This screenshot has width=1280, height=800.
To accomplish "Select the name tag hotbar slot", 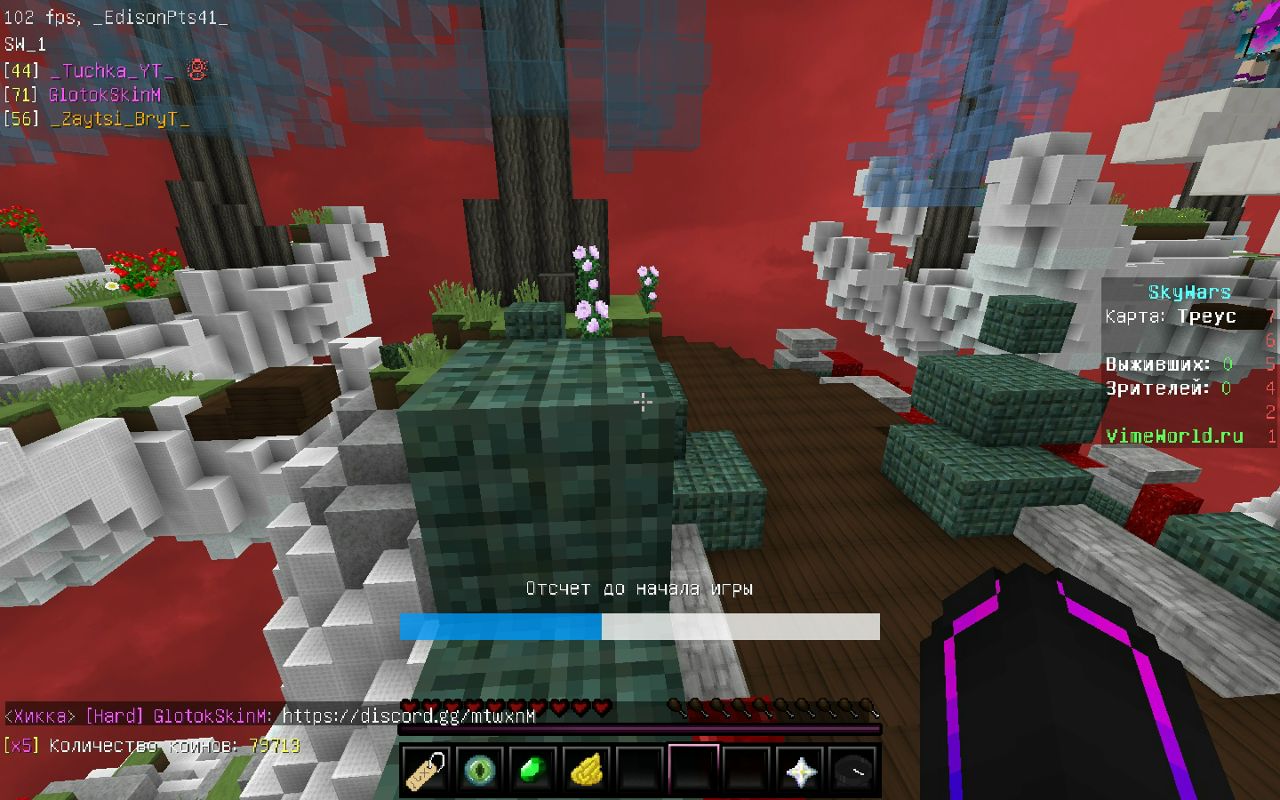I will pos(425,770).
